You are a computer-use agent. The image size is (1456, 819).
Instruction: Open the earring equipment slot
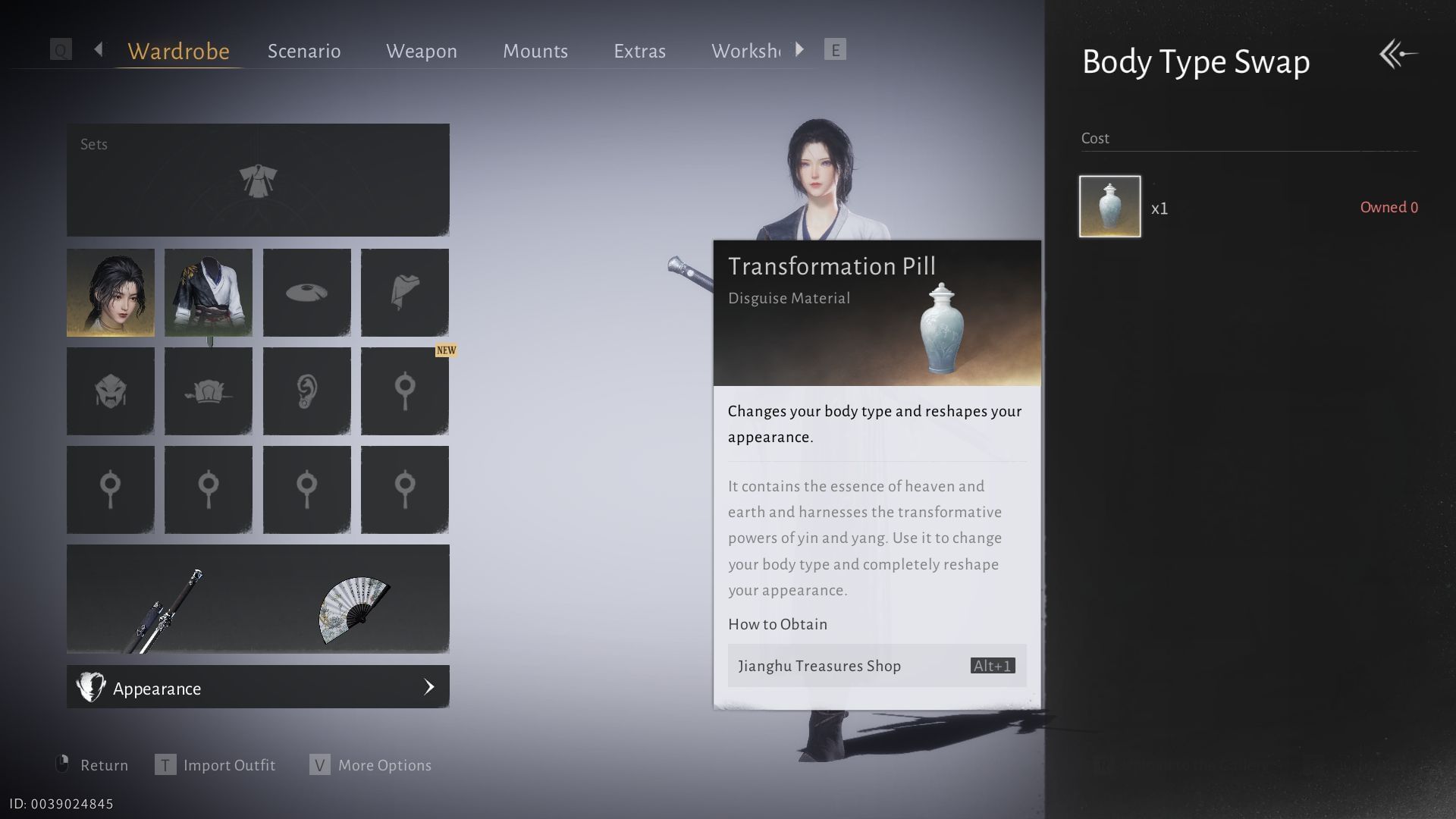coord(307,391)
